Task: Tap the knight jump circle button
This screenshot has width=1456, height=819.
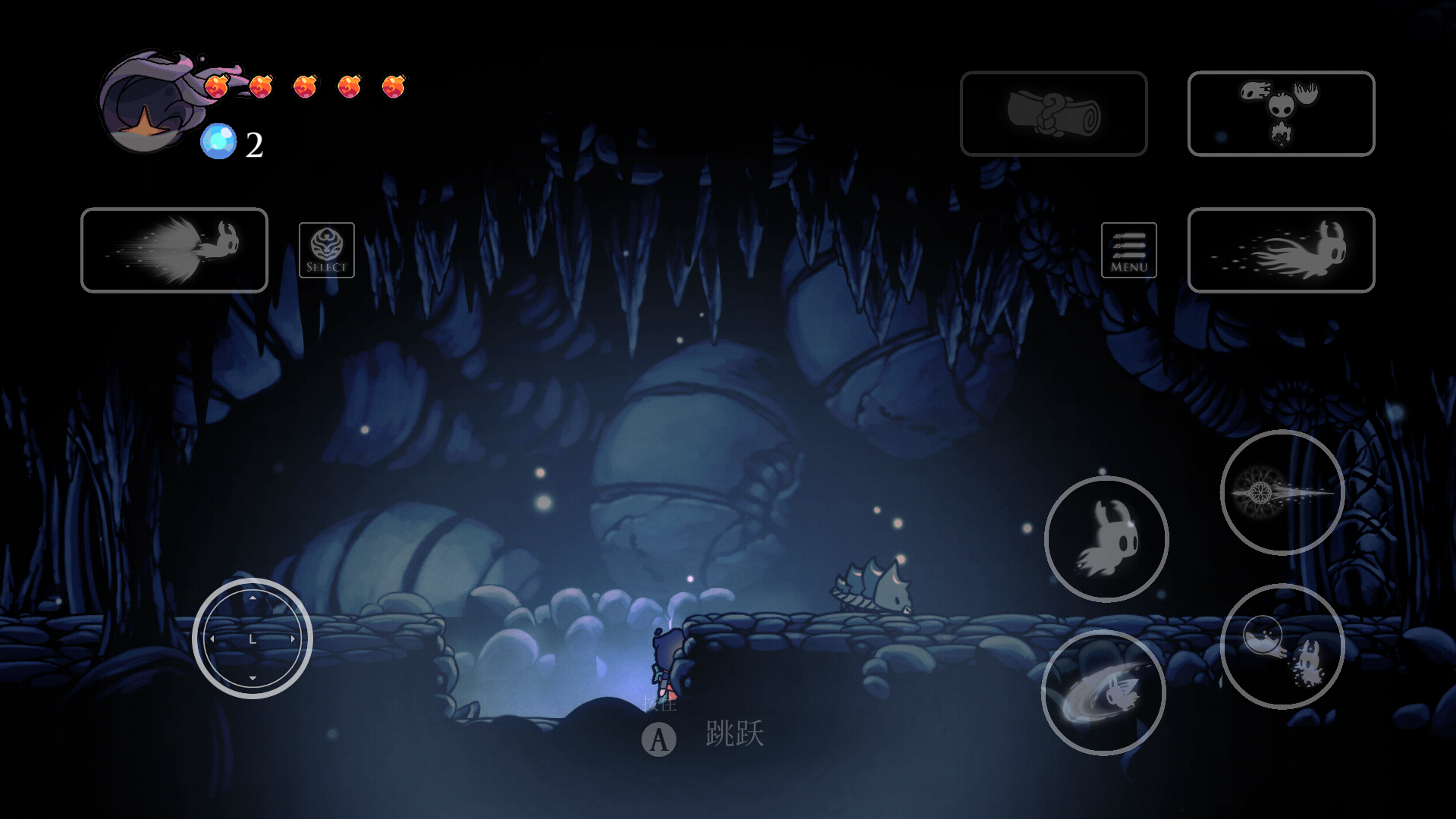Action: pos(1106,539)
